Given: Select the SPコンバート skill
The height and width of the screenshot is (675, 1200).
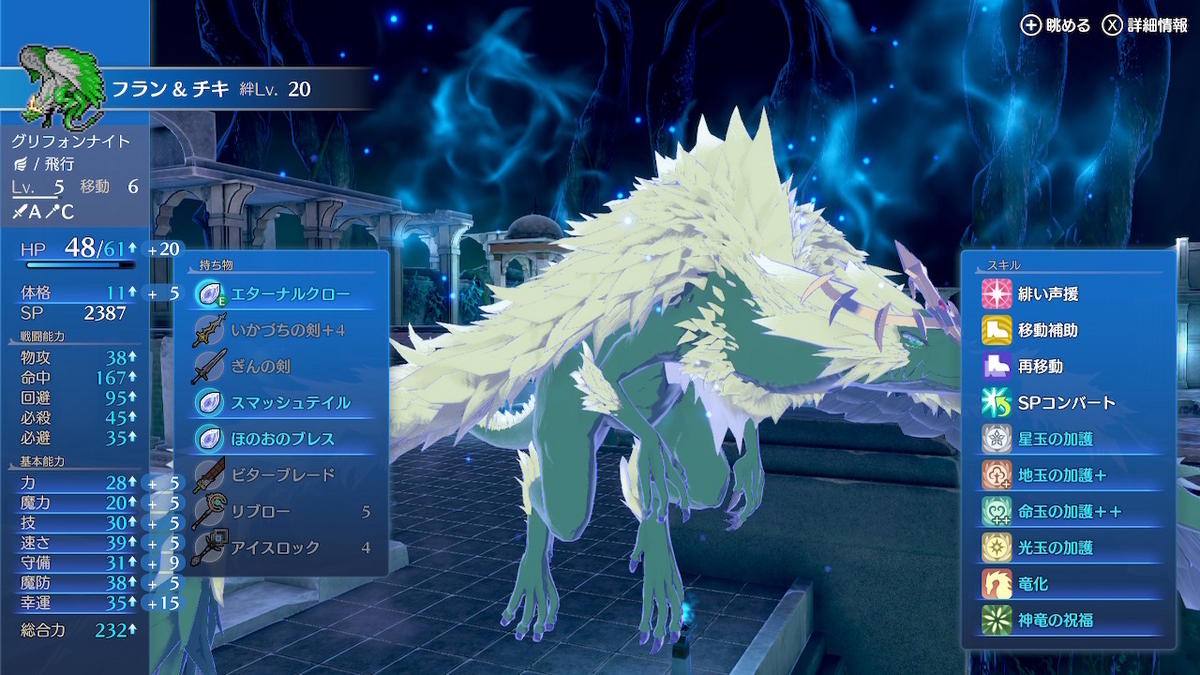Looking at the screenshot, I should tap(1069, 402).
